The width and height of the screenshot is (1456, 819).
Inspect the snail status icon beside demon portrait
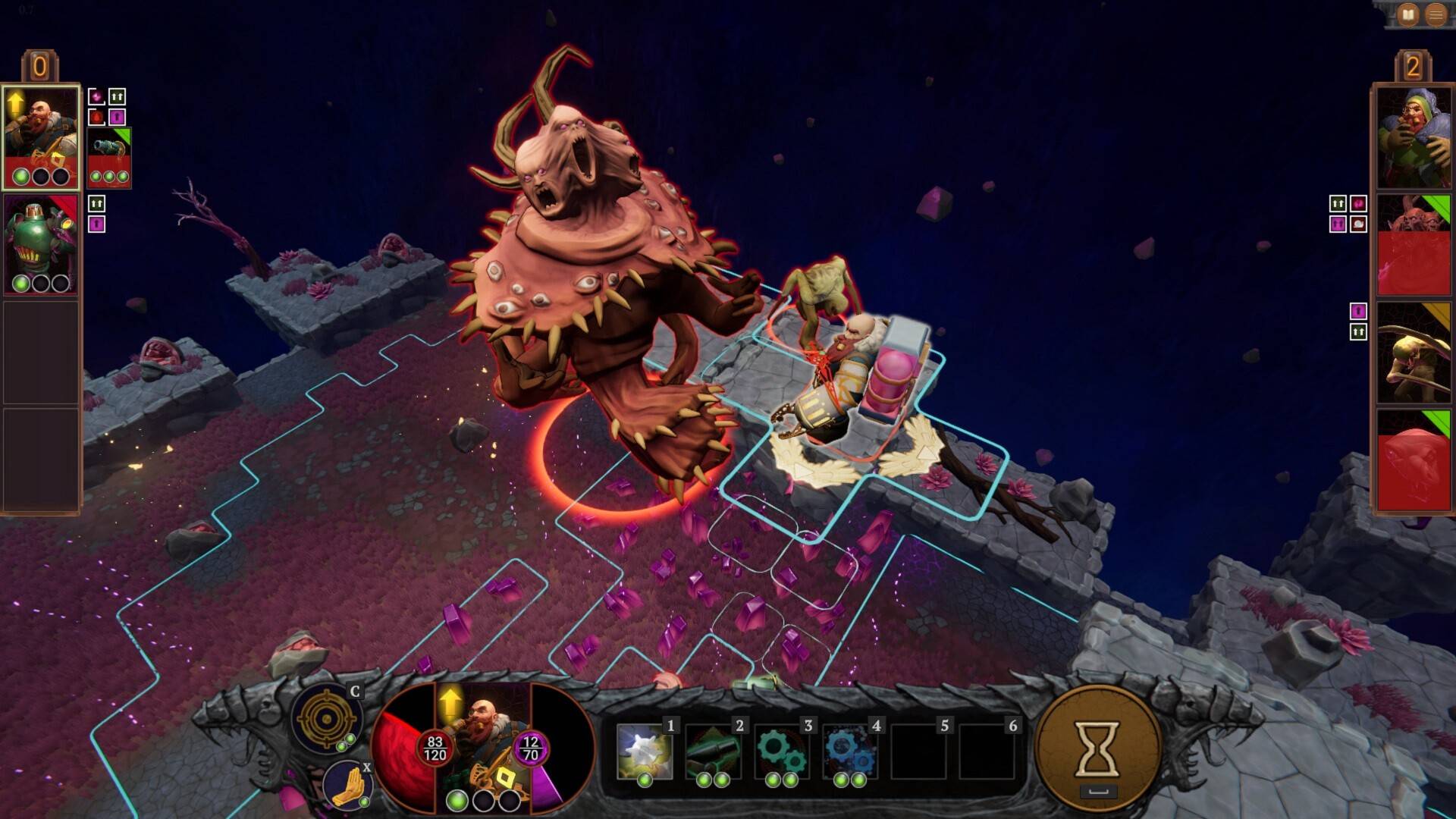1358,224
